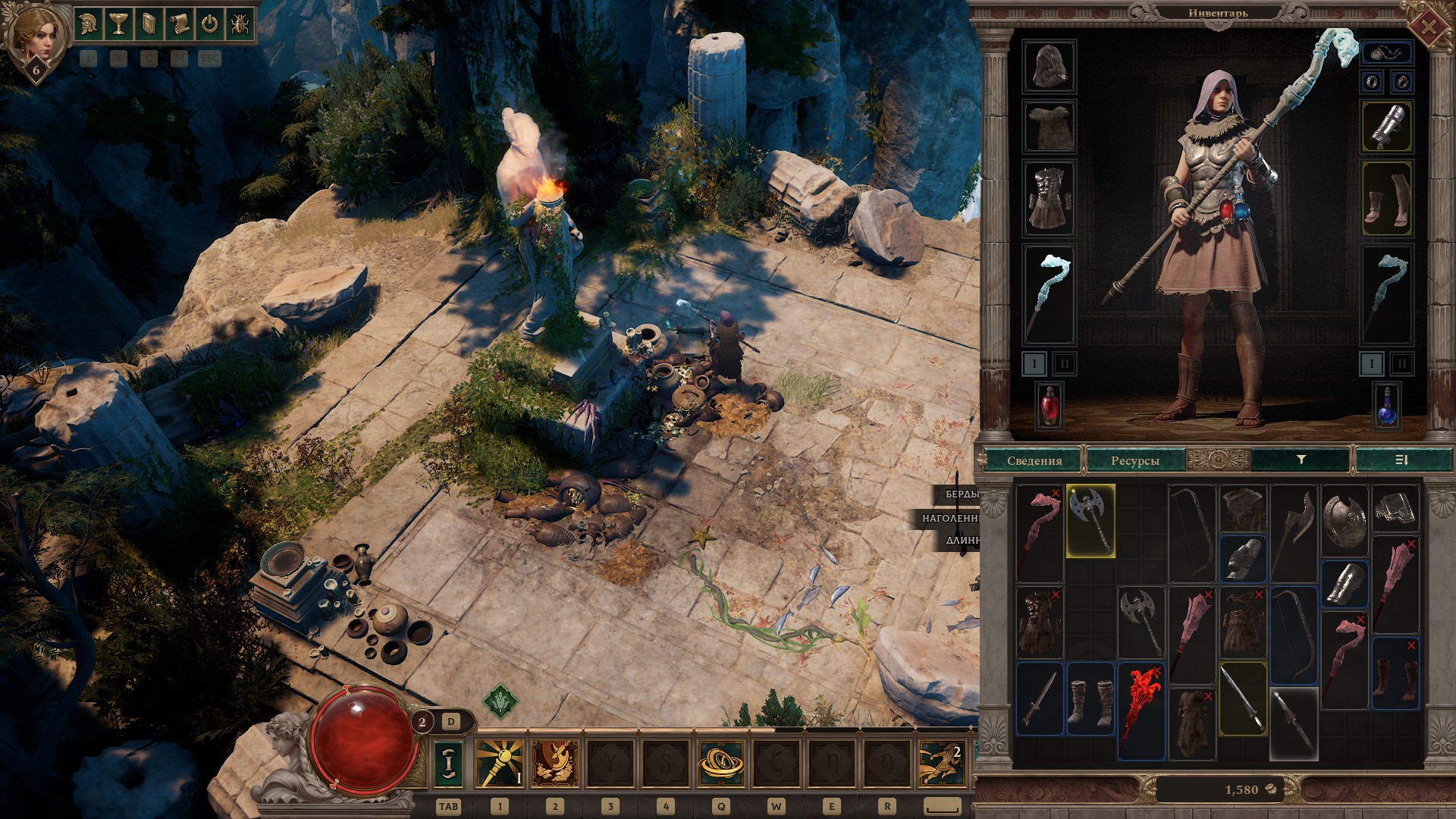Viewport: 1456px width, 819px height.
Task: Open the book journal icon
Action: [149, 24]
